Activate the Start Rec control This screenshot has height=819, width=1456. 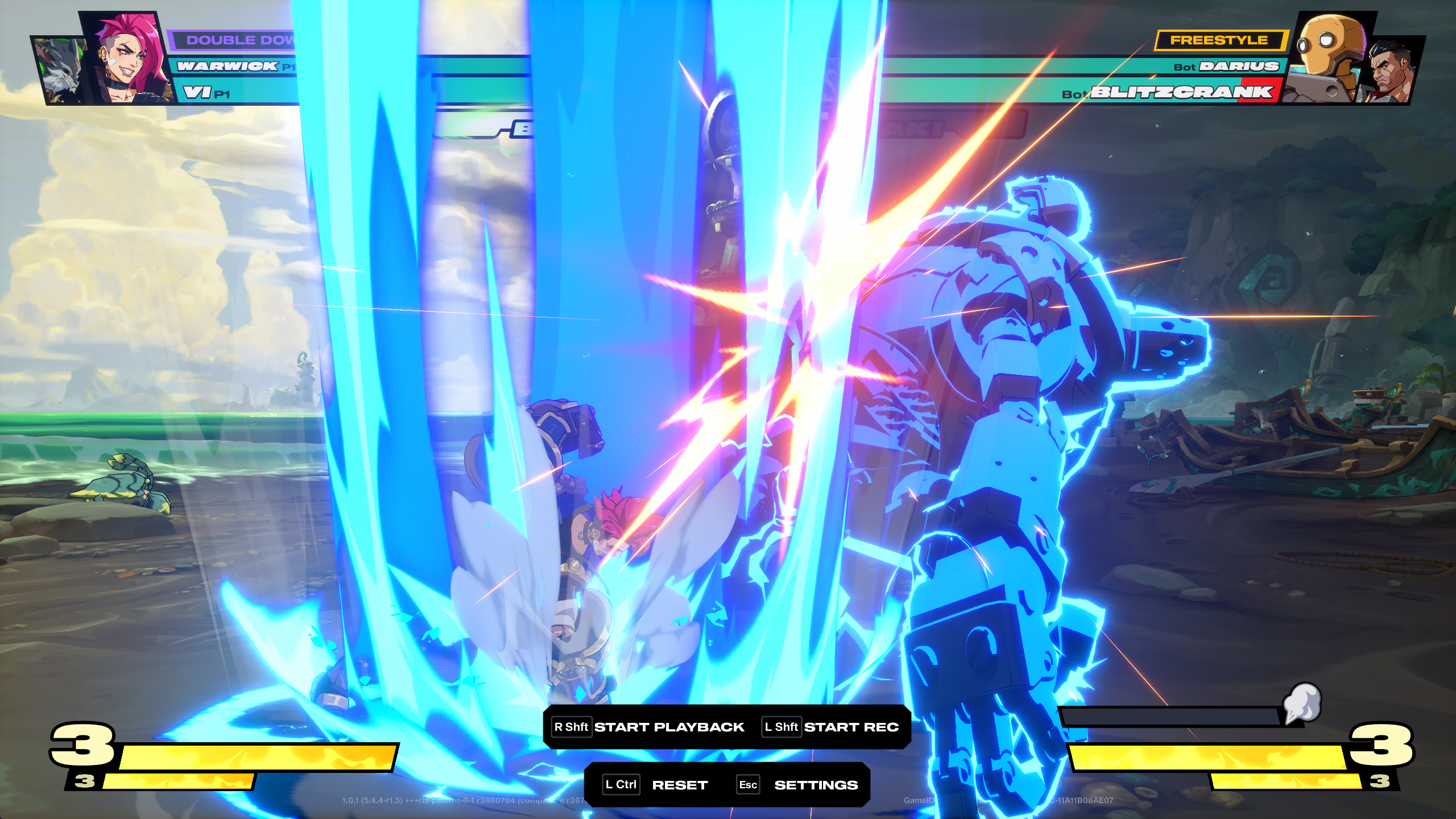831,727
